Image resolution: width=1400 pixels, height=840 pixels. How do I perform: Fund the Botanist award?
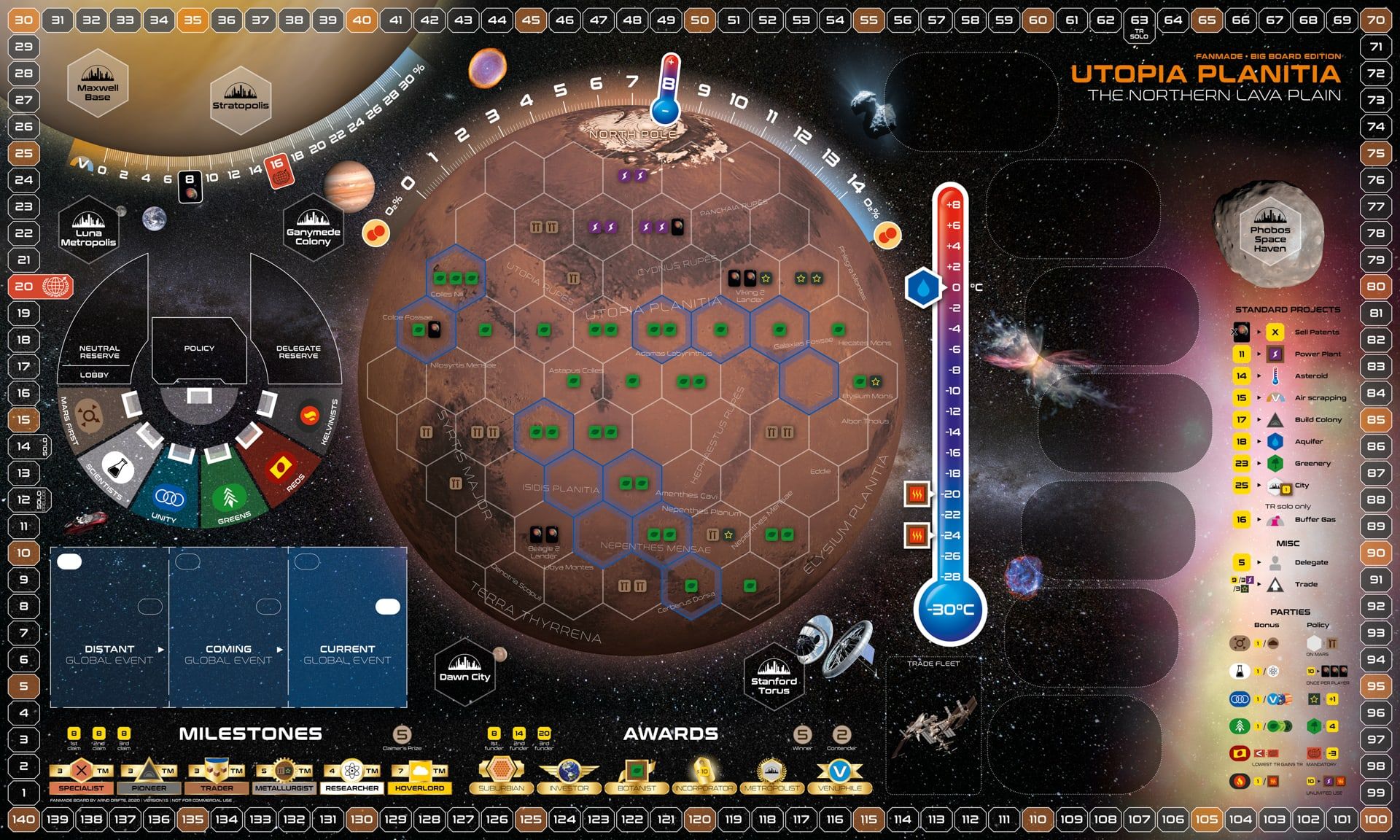click(x=637, y=776)
